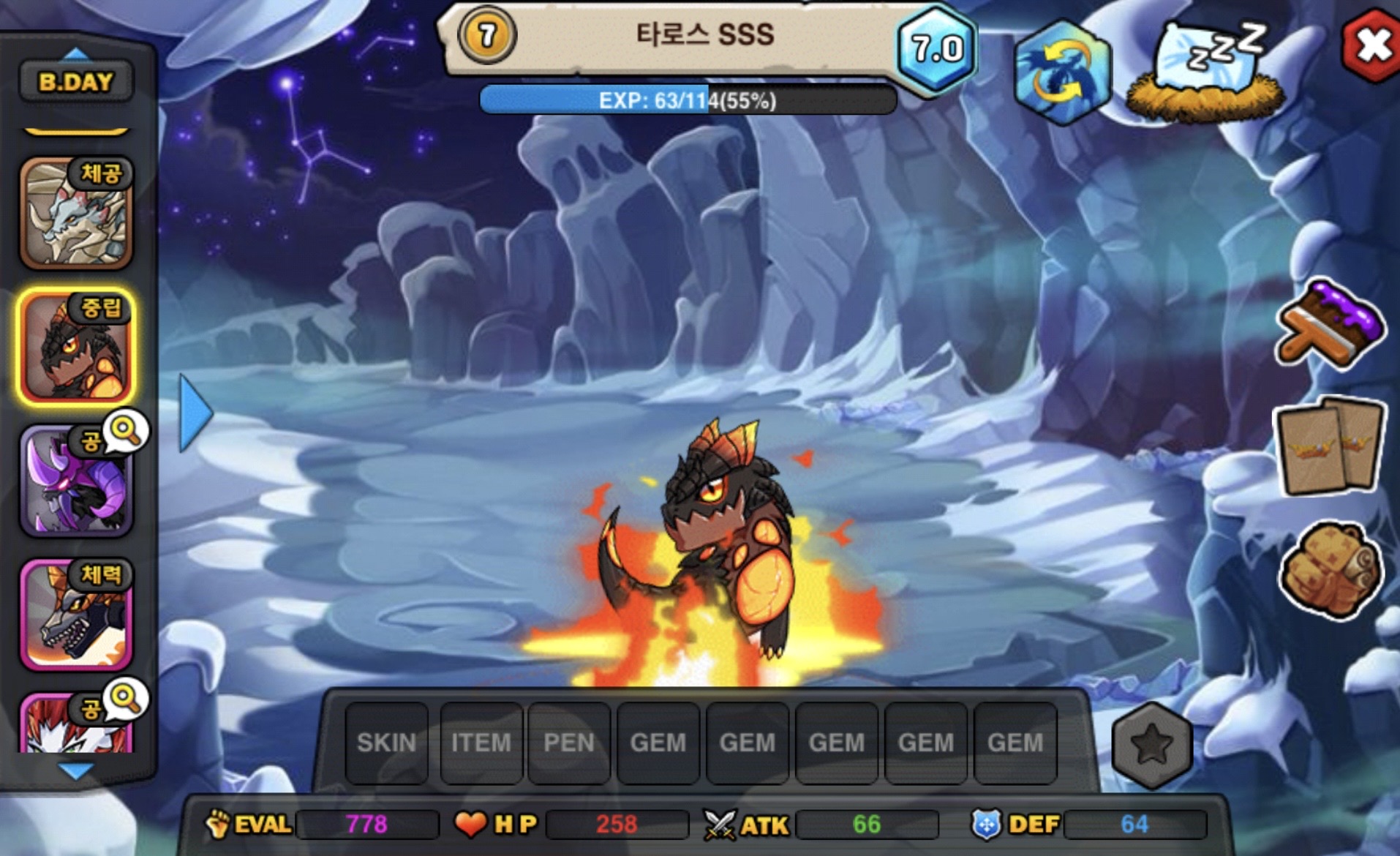This screenshot has height=856, width=1400.
Task: Open the PEN slot
Action: pyautogui.click(x=569, y=743)
